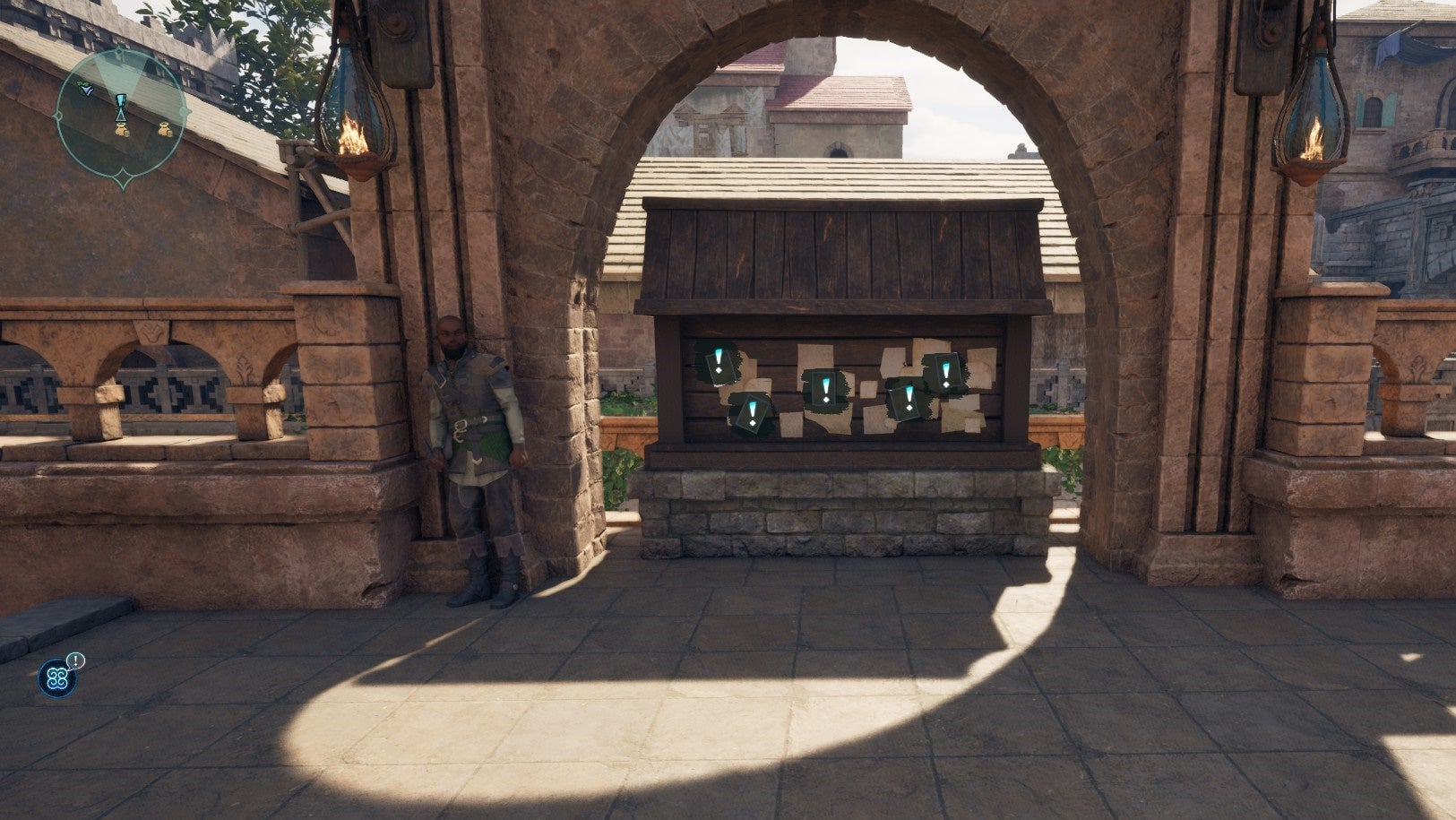Click the right merchant coin-purse icon on minimap
1456x820 pixels.
(165, 130)
